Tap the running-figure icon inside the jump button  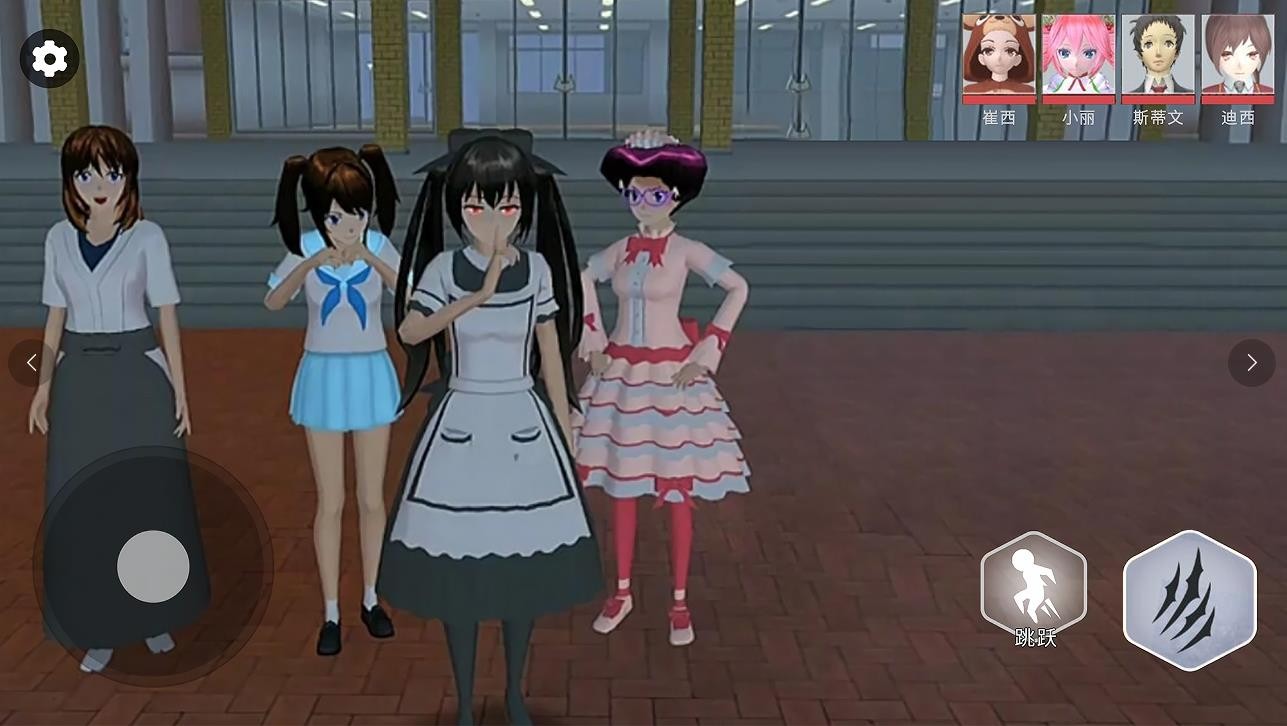click(x=1034, y=585)
